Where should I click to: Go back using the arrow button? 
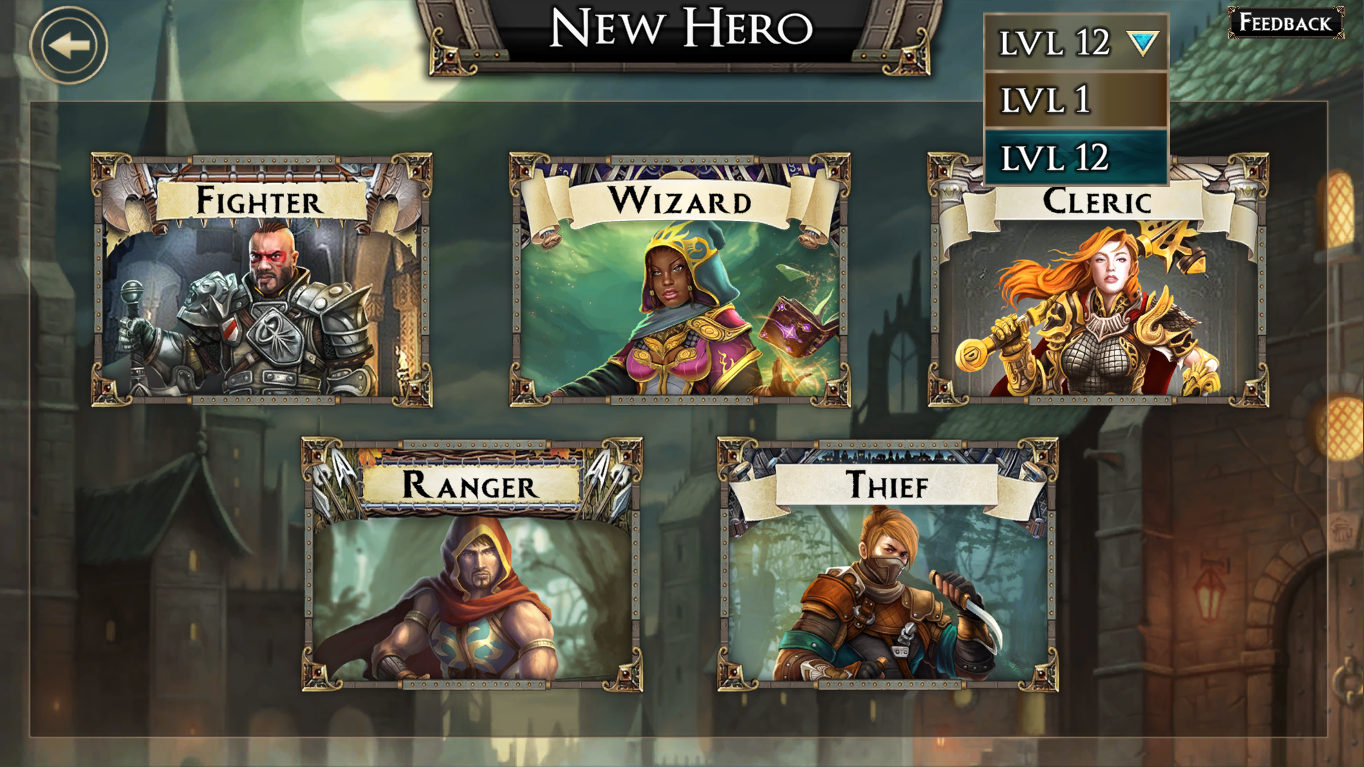tap(68, 45)
